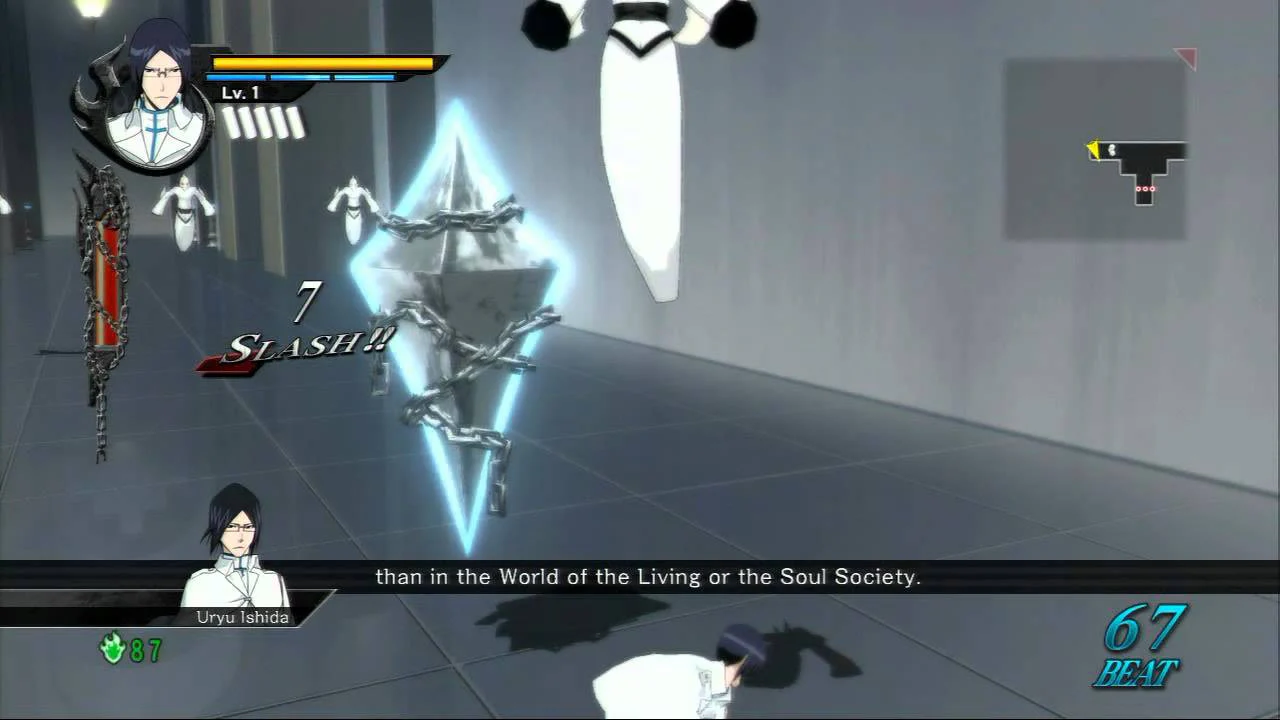Click the red vertical gauge on left
The image size is (1280, 720).
(x=105, y=280)
